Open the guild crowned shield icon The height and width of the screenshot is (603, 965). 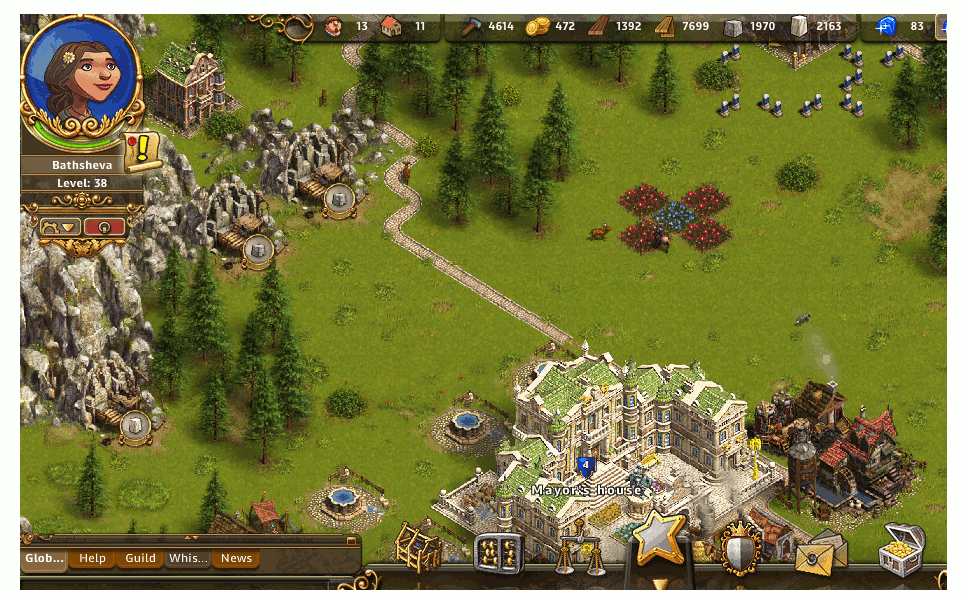740,548
